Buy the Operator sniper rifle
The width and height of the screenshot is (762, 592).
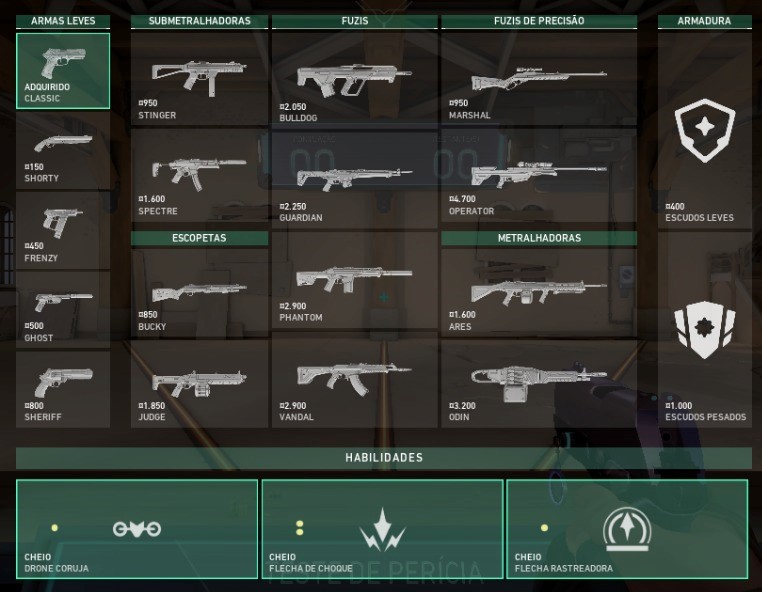click(x=539, y=178)
